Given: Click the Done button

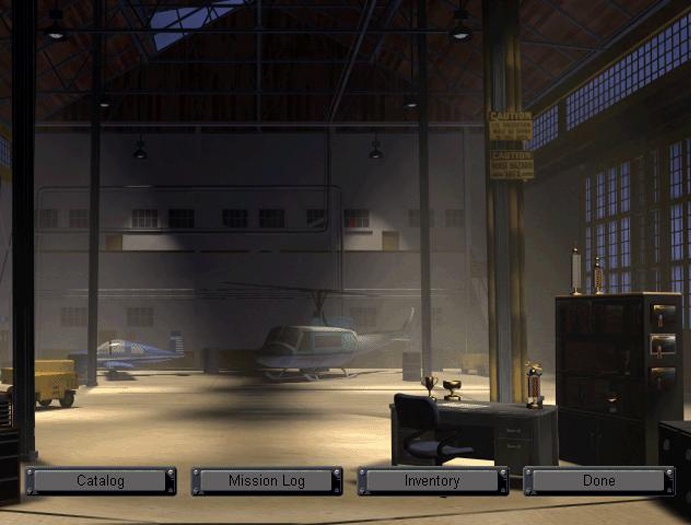Looking at the screenshot, I should [x=598, y=481].
